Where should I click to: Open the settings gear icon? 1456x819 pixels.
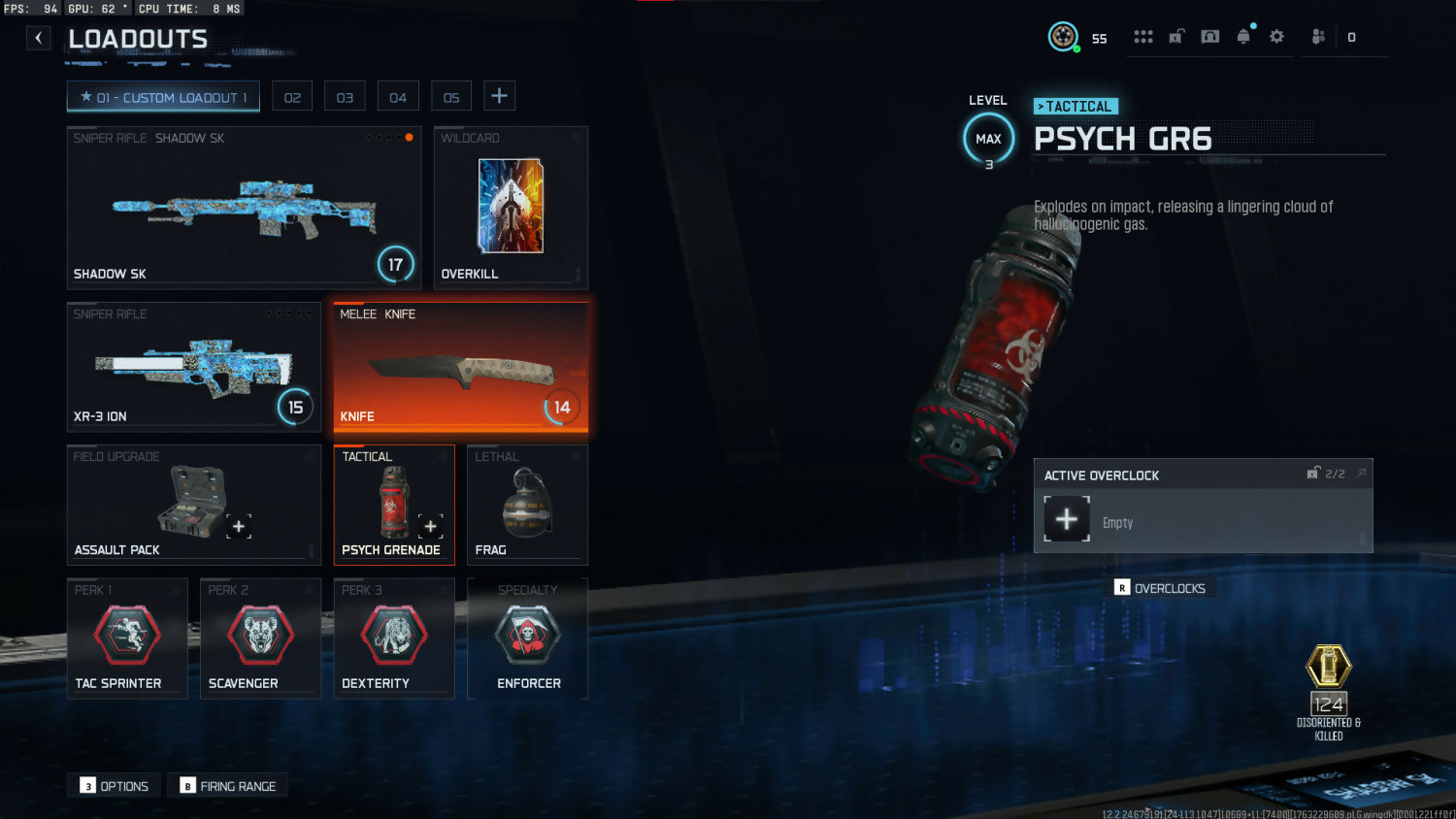pos(1276,37)
